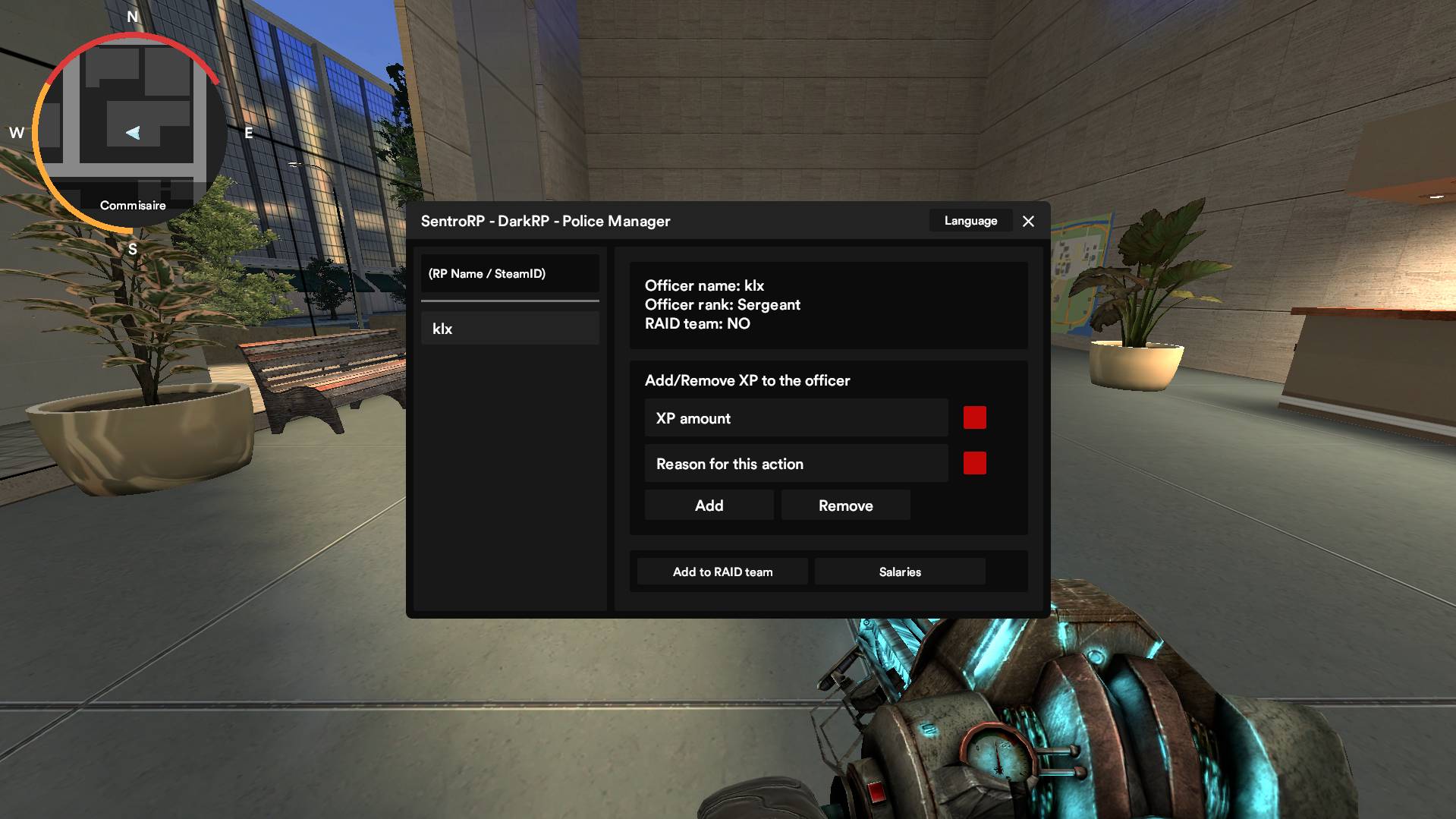Close the Police Manager window
1456x819 pixels.
click(1028, 221)
